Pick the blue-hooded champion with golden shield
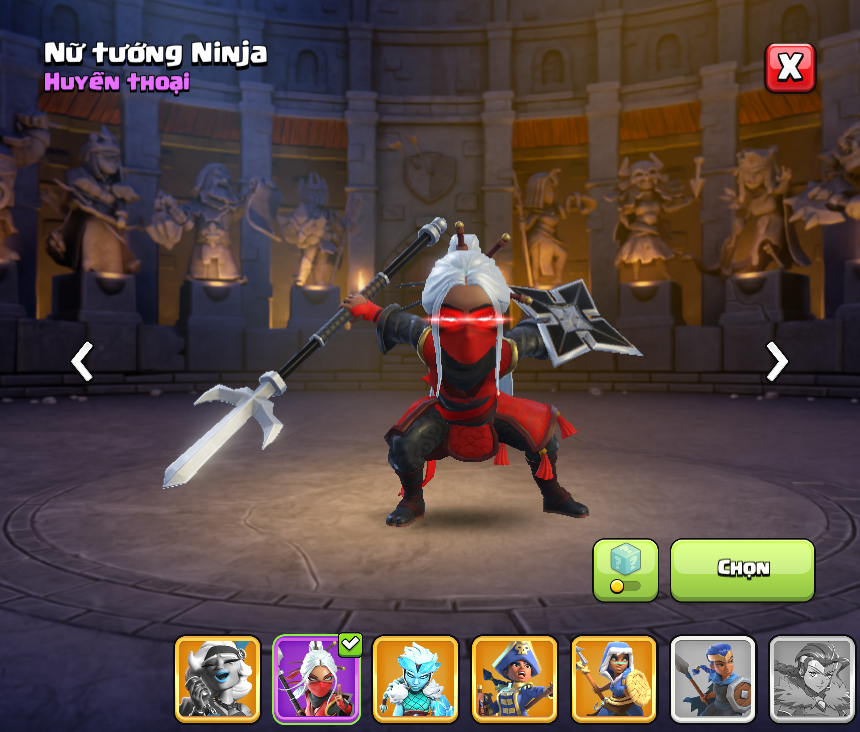This screenshot has height=732, width=860. 613,679
